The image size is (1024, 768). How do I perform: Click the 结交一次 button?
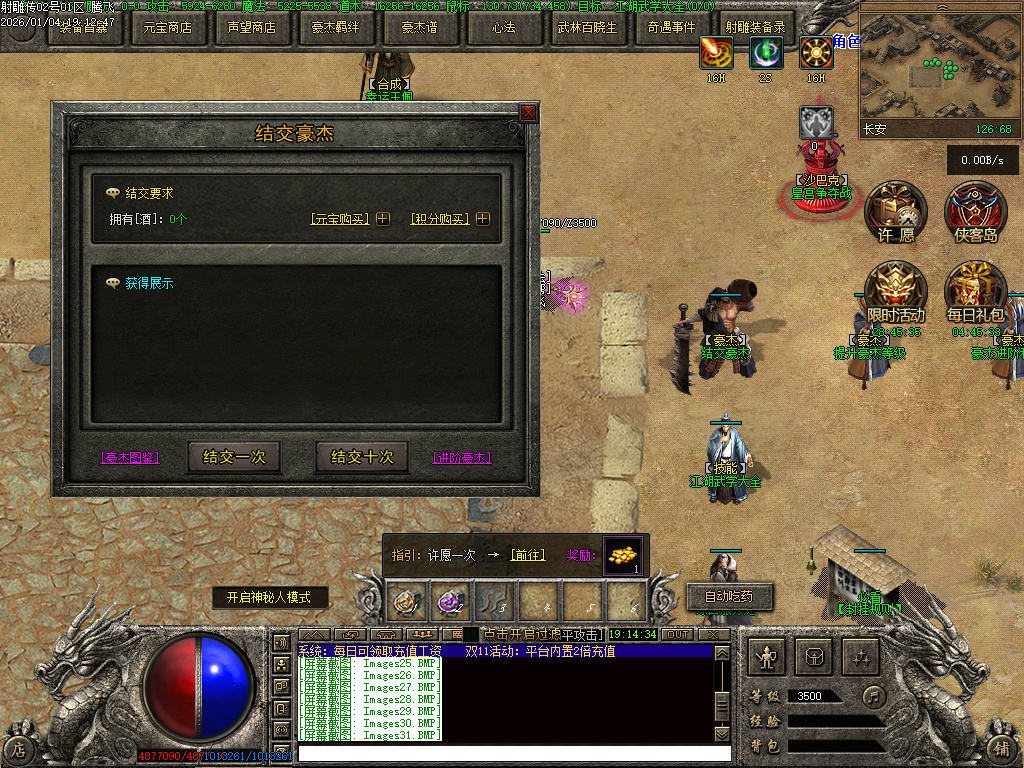pos(234,457)
